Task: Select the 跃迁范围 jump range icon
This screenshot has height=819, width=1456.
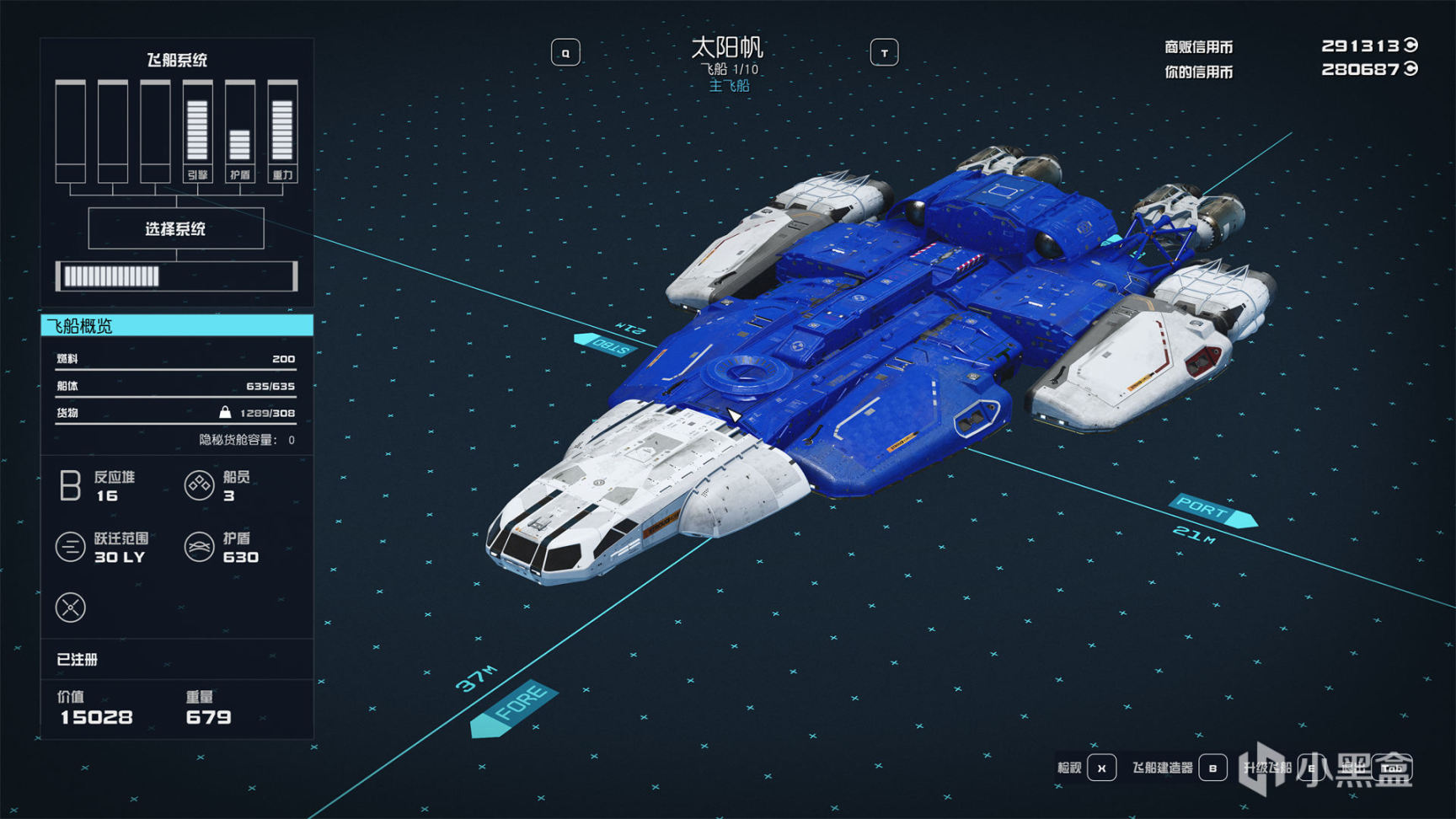Action: click(71, 547)
